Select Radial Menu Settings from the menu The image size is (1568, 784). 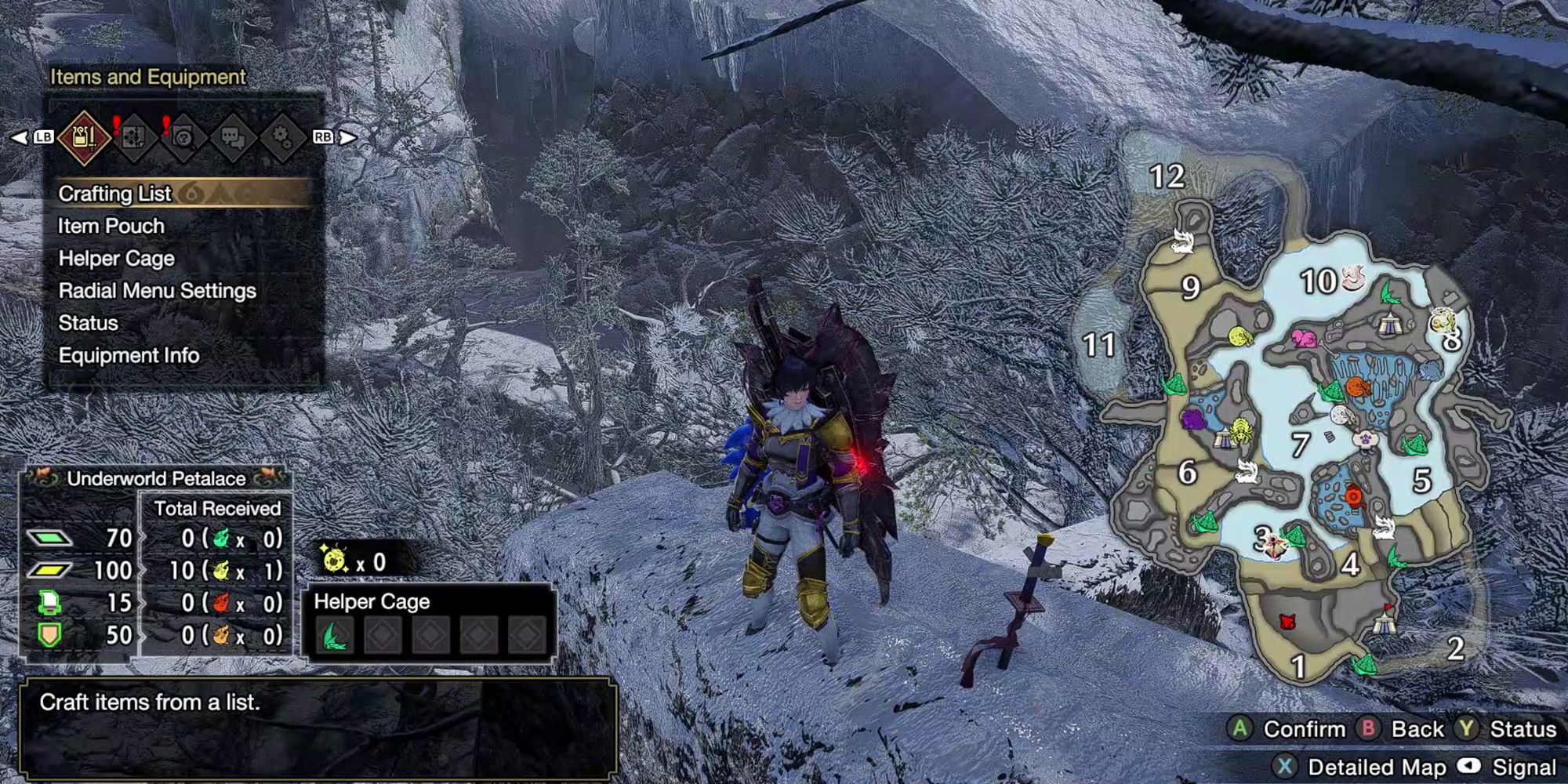(x=157, y=291)
